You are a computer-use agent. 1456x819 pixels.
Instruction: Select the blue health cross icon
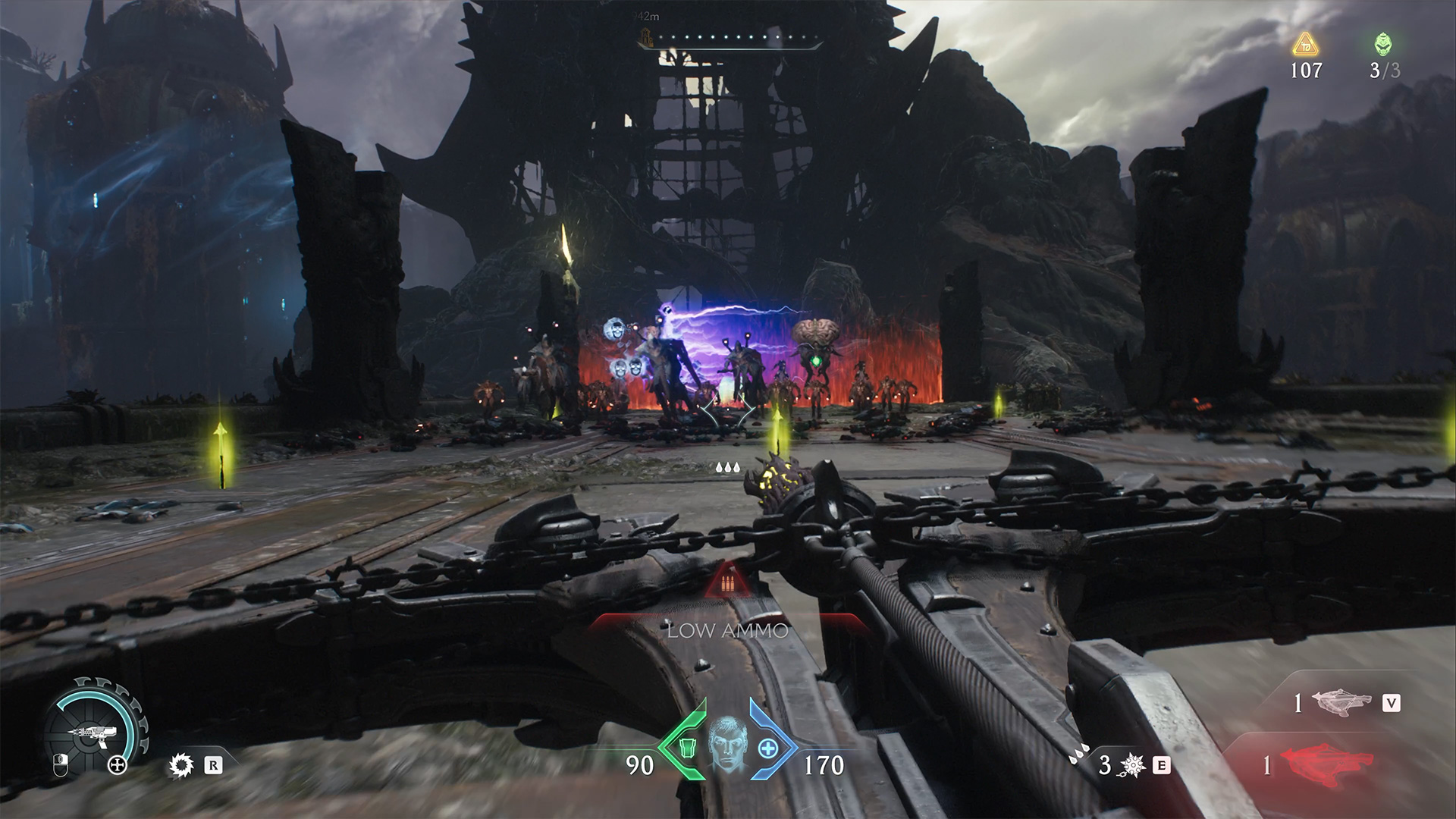point(768,748)
